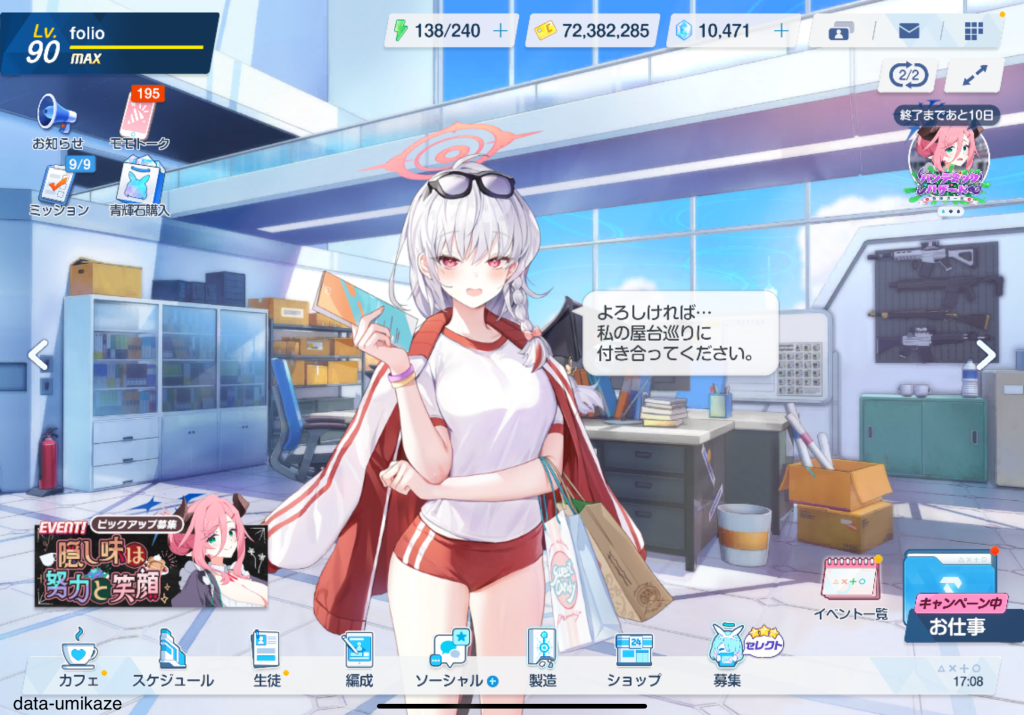Open the 製造 crafting menu
The height and width of the screenshot is (715, 1024).
[x=541, y=658]
